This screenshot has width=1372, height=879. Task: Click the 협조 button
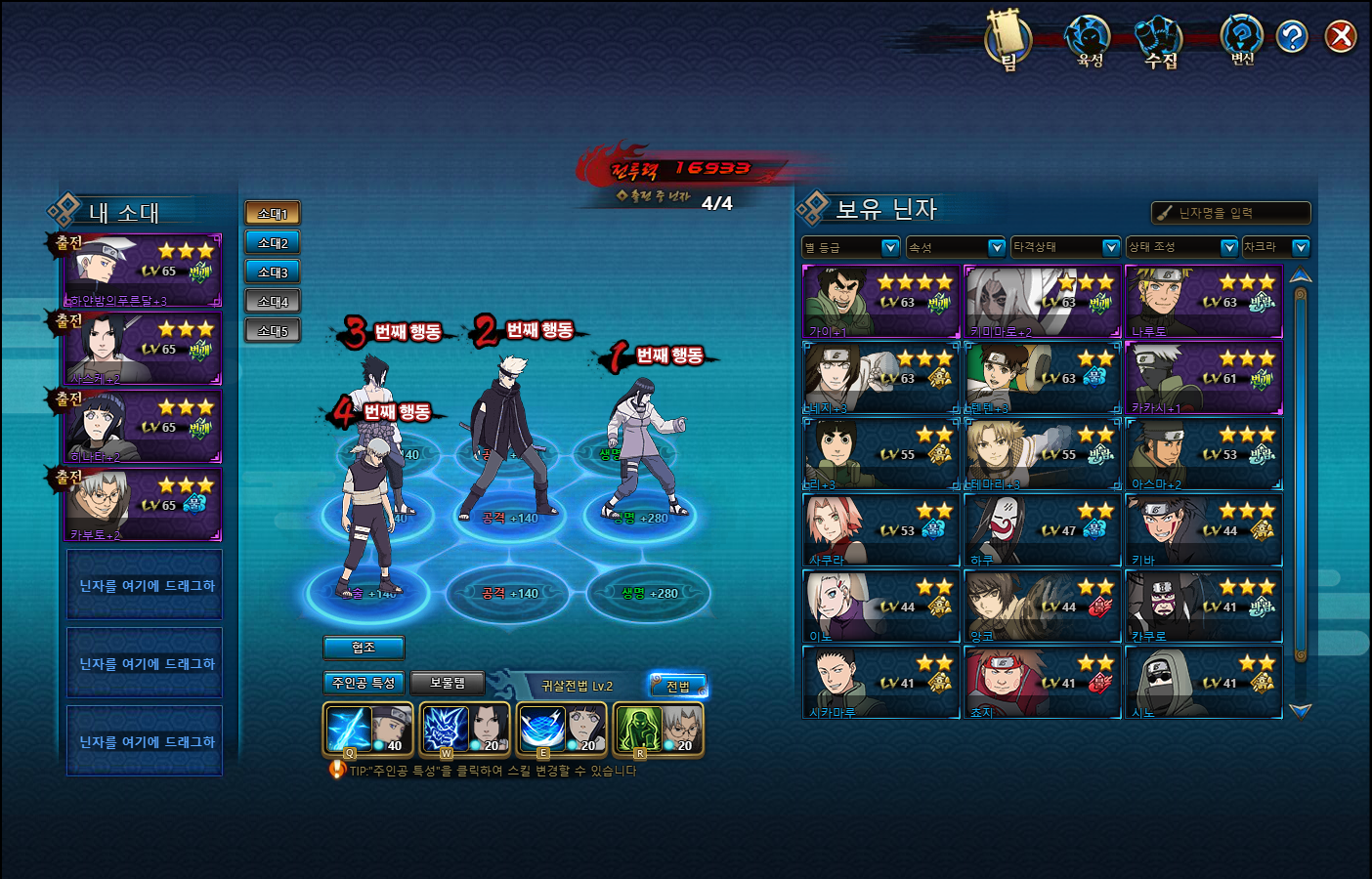pos(364,648)
